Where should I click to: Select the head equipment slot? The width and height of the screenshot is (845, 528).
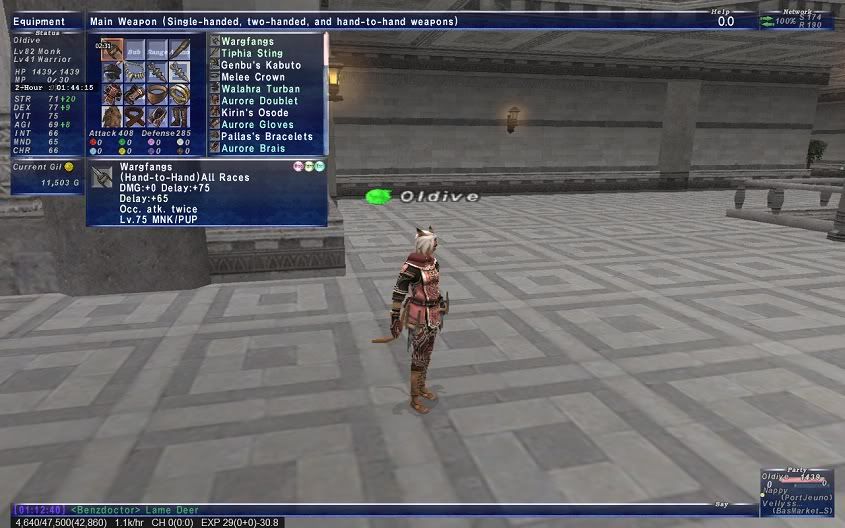tap(112, 72)
